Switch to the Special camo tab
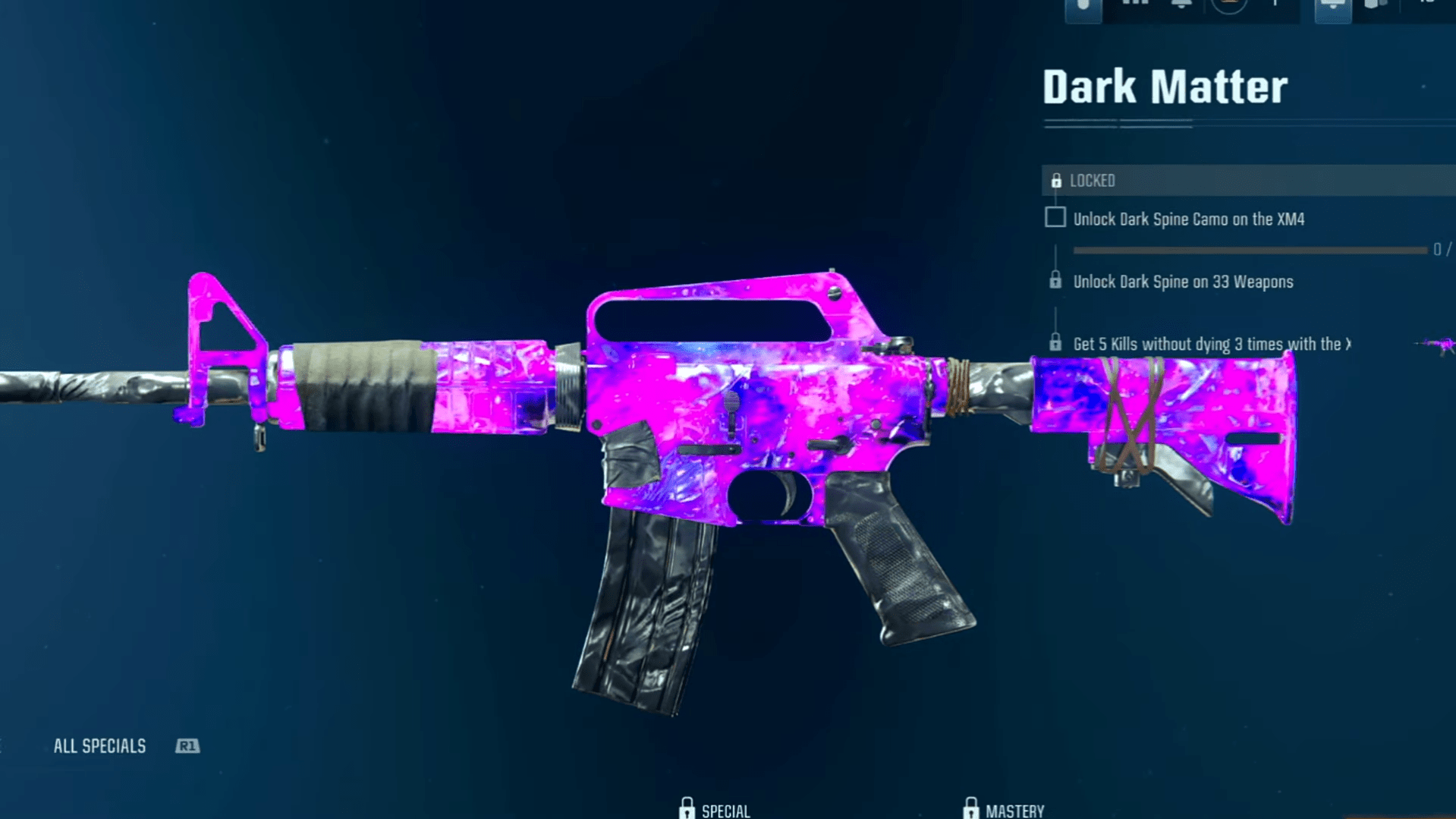This screenshot has width=1456, height=819. [x=715, y=810]
